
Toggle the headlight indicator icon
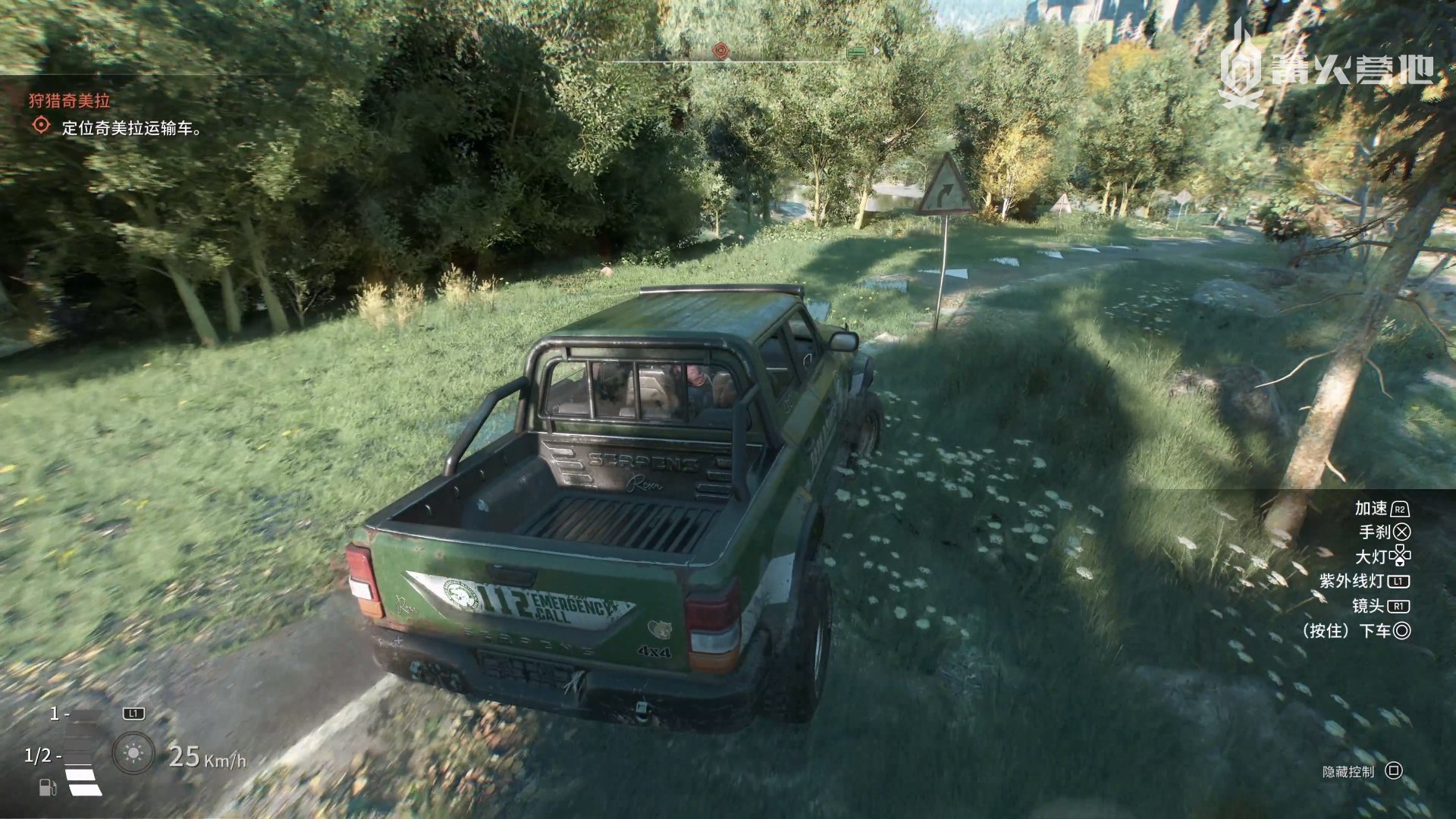point(133,753)
